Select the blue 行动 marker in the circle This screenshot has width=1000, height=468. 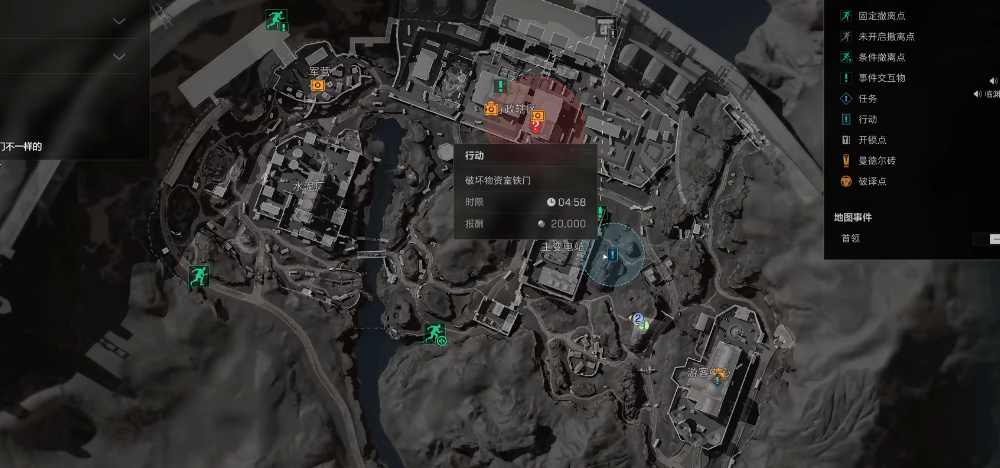coord(613,253)
